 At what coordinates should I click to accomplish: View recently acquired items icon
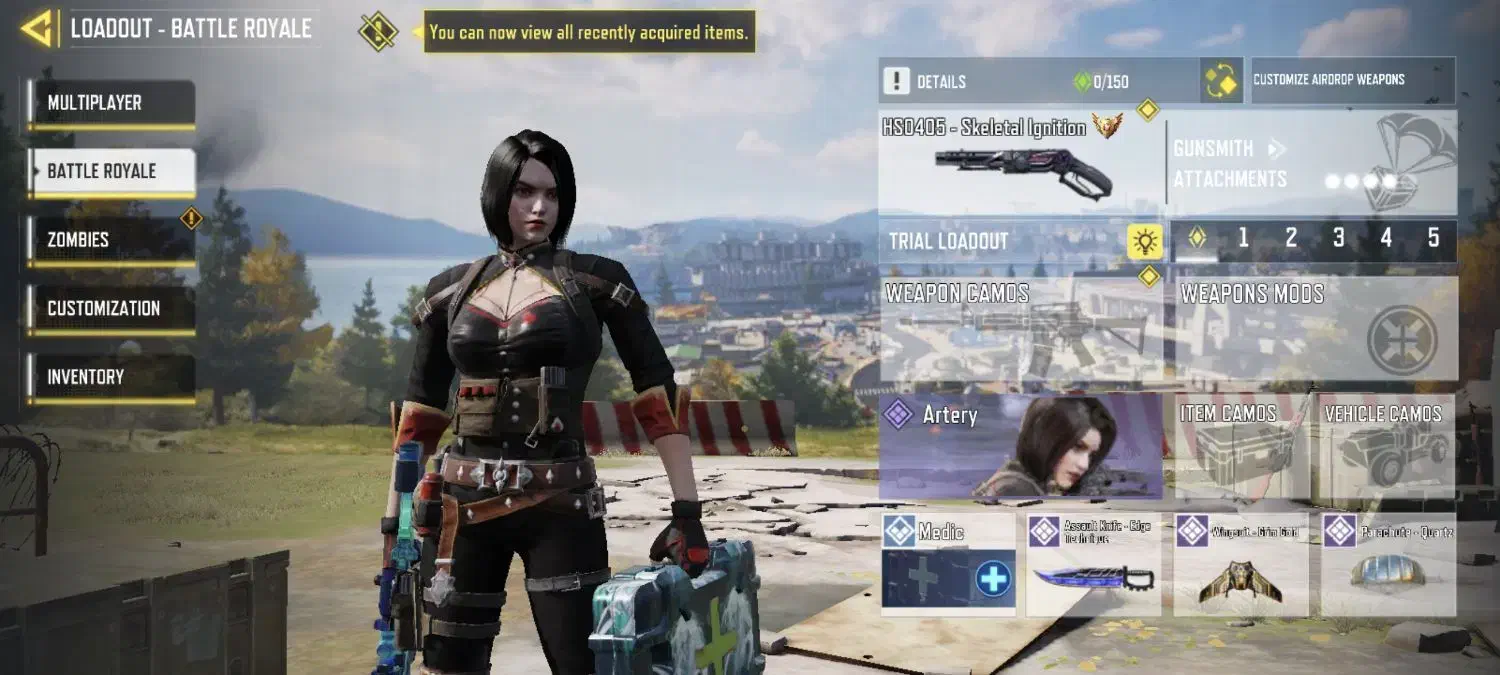378,31
